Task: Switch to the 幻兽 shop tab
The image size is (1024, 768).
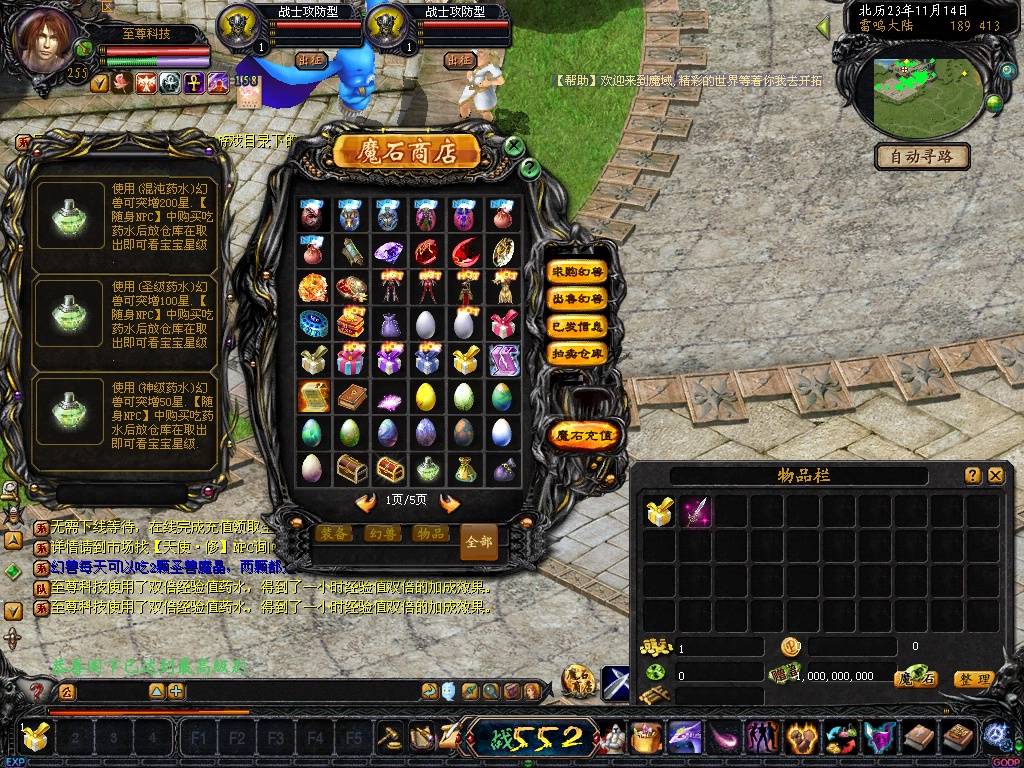Action: [381, 534]
